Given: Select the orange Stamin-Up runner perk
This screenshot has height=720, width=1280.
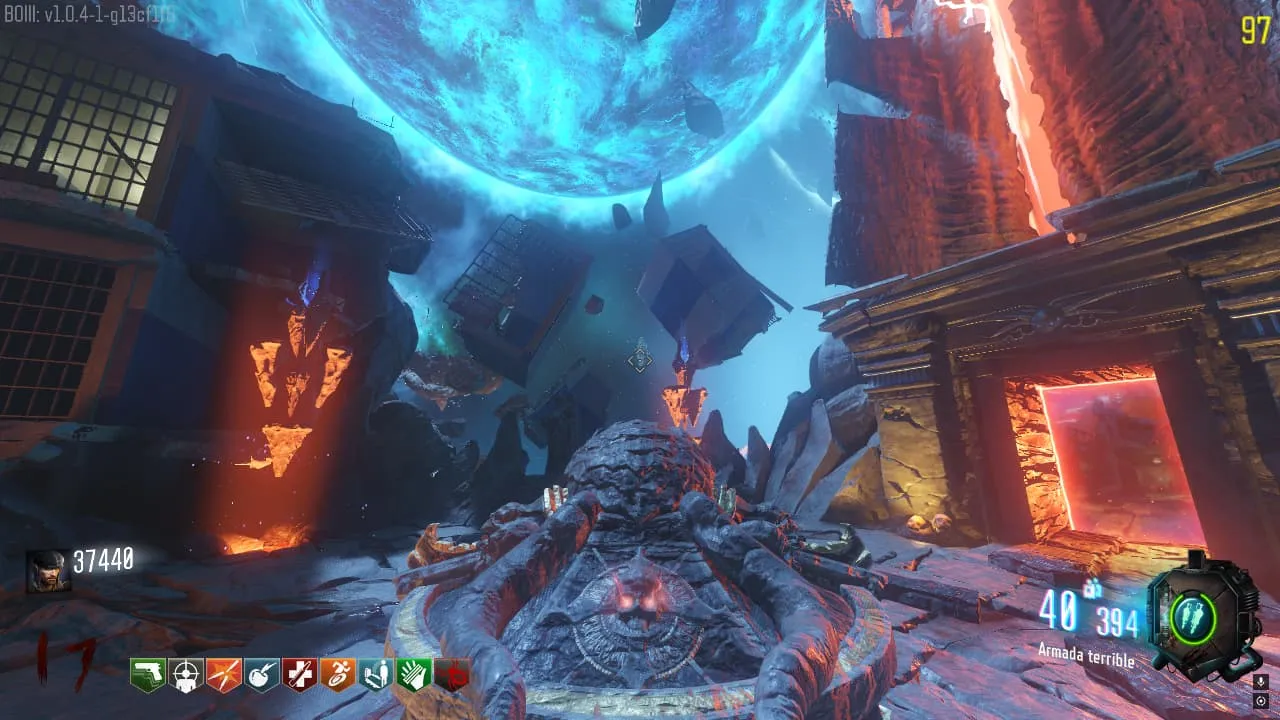Looking at the screenshot, I should click(x=337, y=675).
